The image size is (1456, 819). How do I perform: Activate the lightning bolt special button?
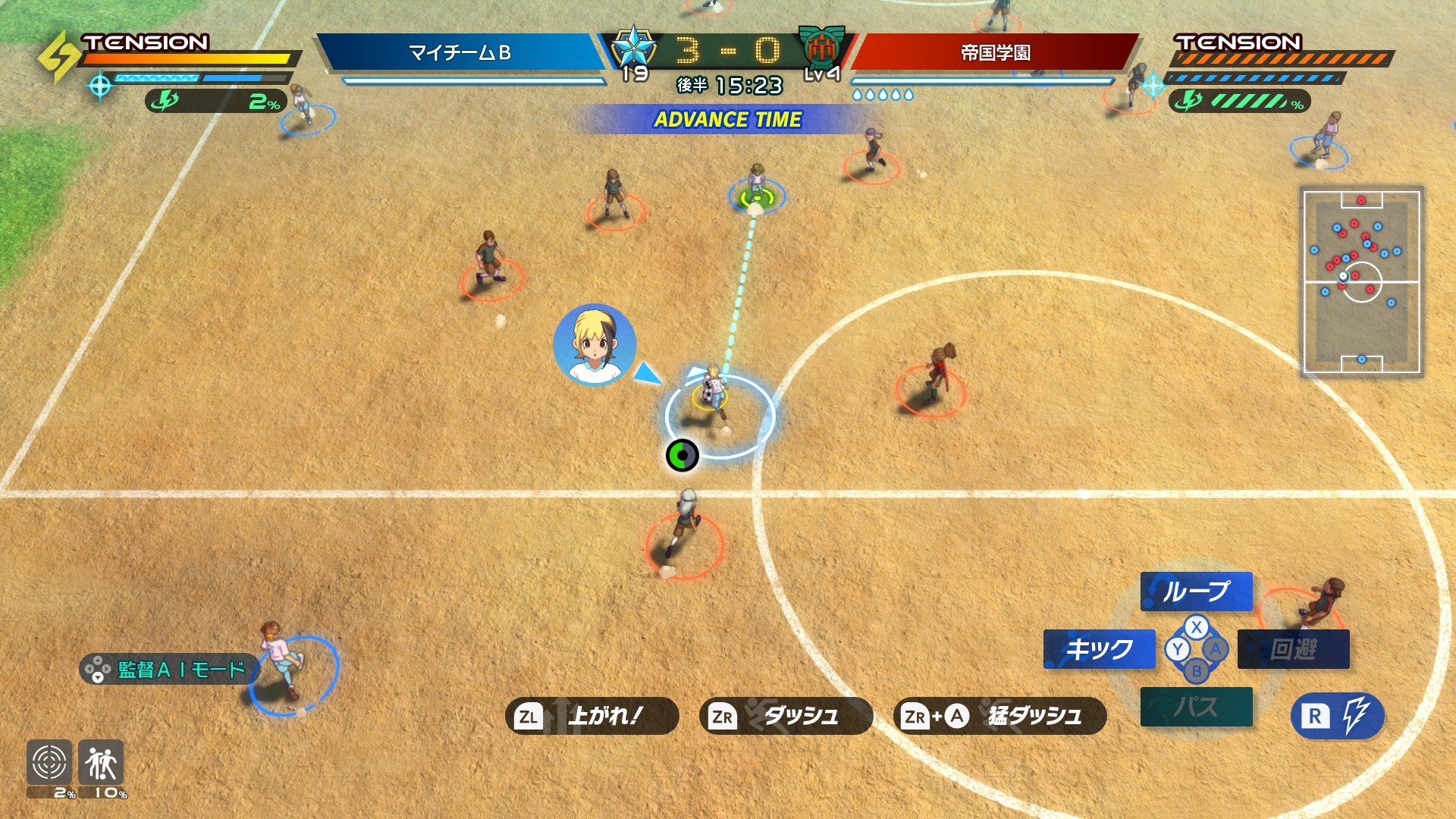click(1337, 716)
